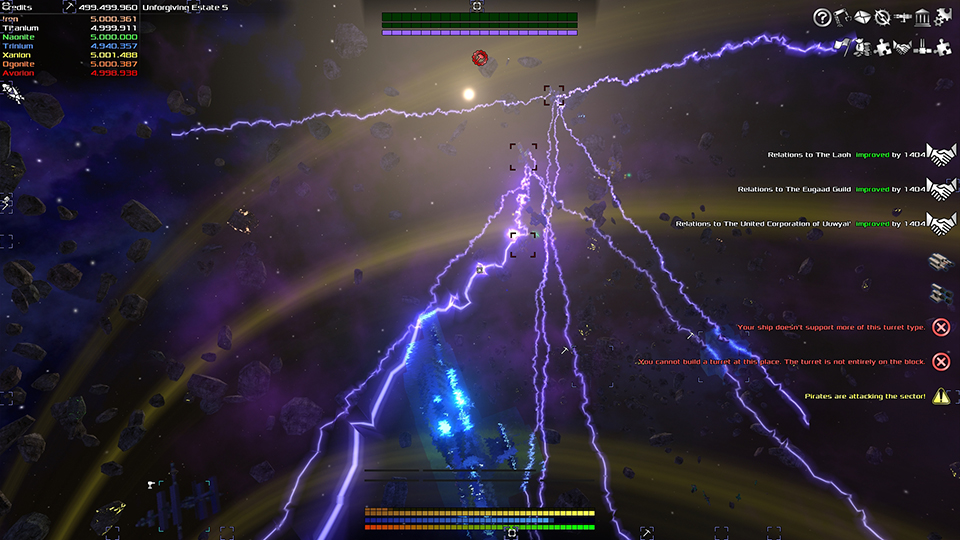The image size is (960, 540).
Task: Open the coin stacks money icon
Action: coord(862,46)
